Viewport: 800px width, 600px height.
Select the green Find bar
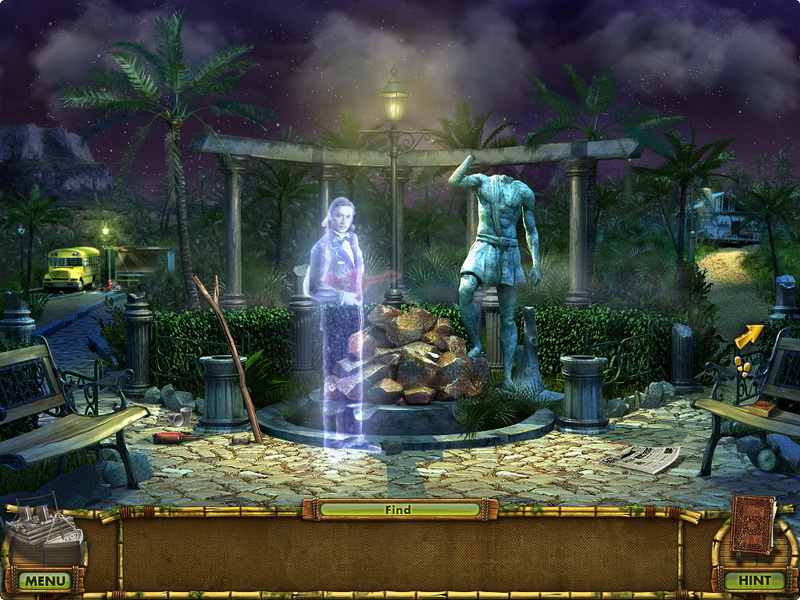pyautogui.click(x=399, y=509)
